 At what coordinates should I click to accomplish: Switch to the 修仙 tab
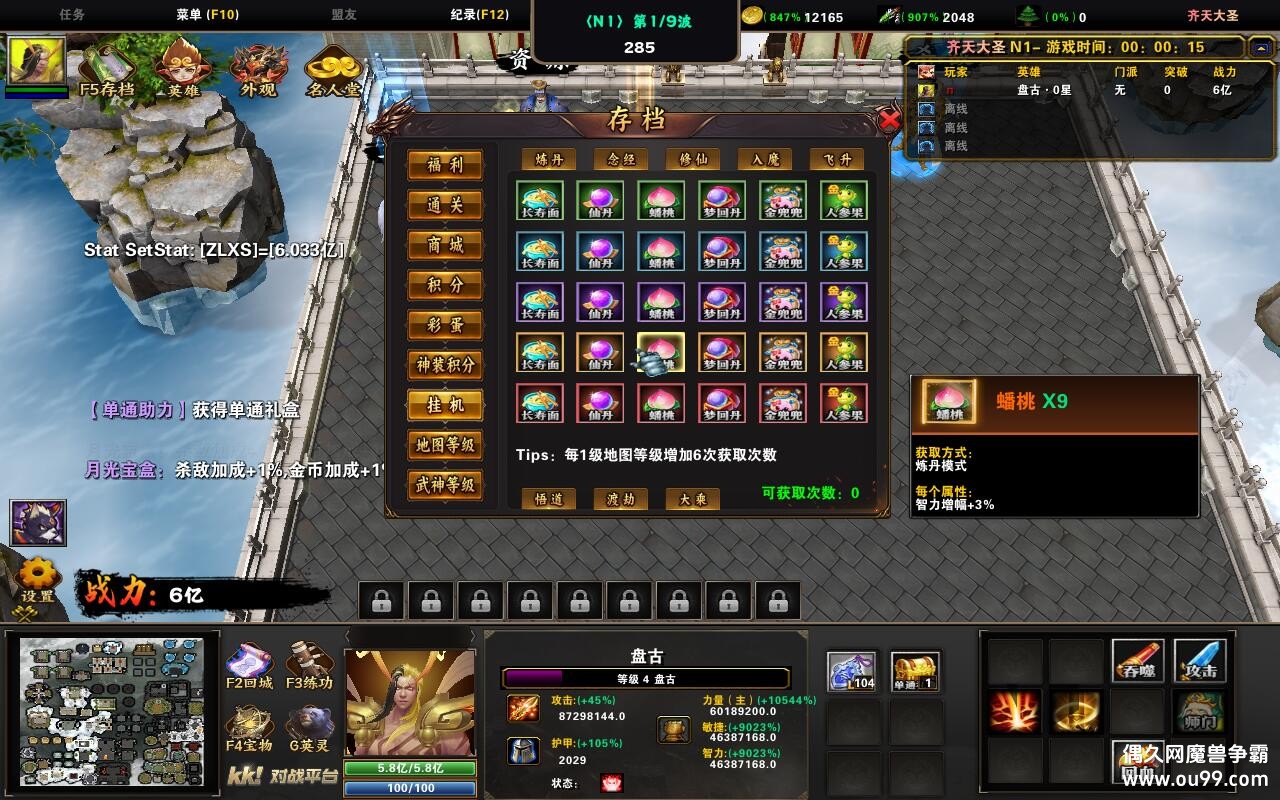pos(693,159)
